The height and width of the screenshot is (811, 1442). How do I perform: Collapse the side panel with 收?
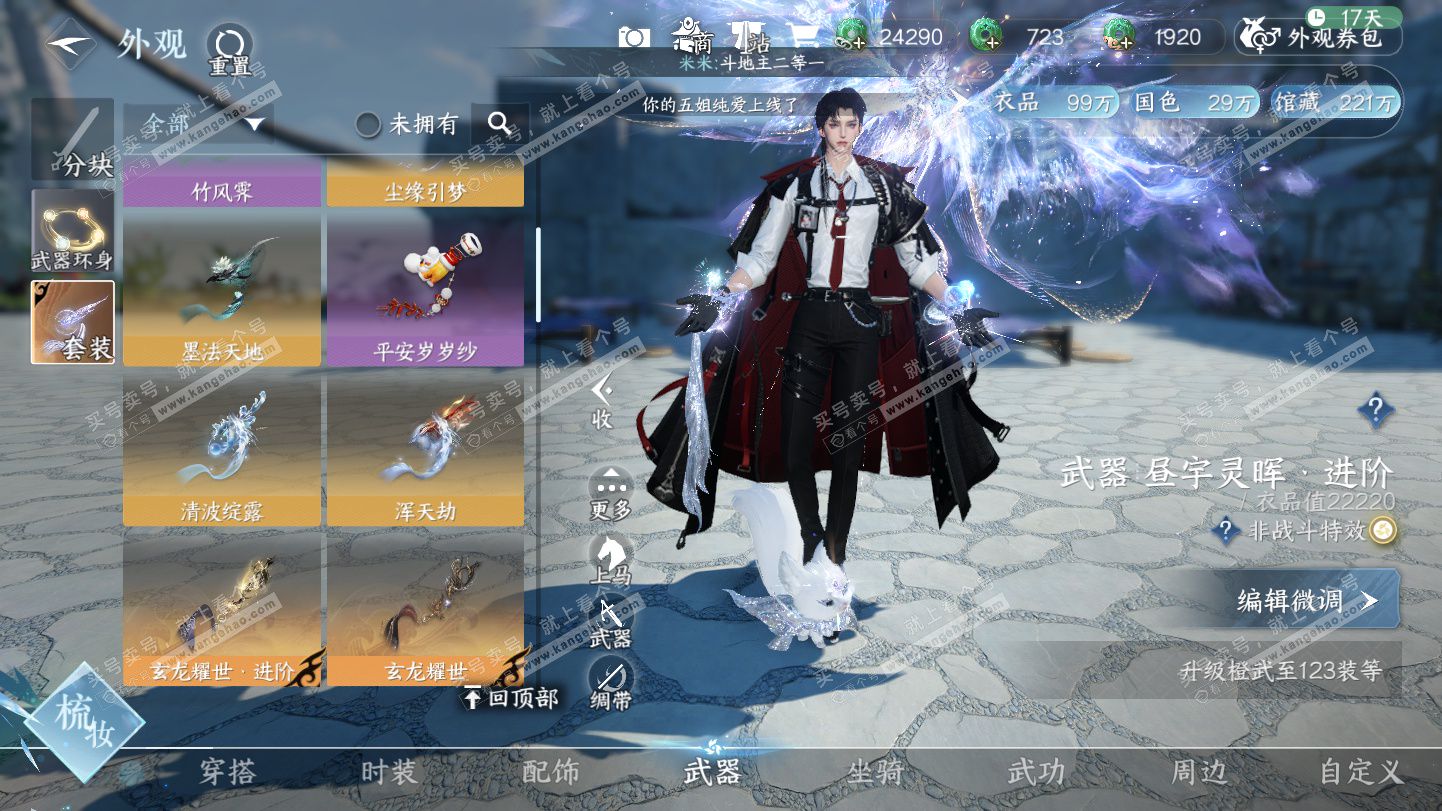tap(601, 403)
